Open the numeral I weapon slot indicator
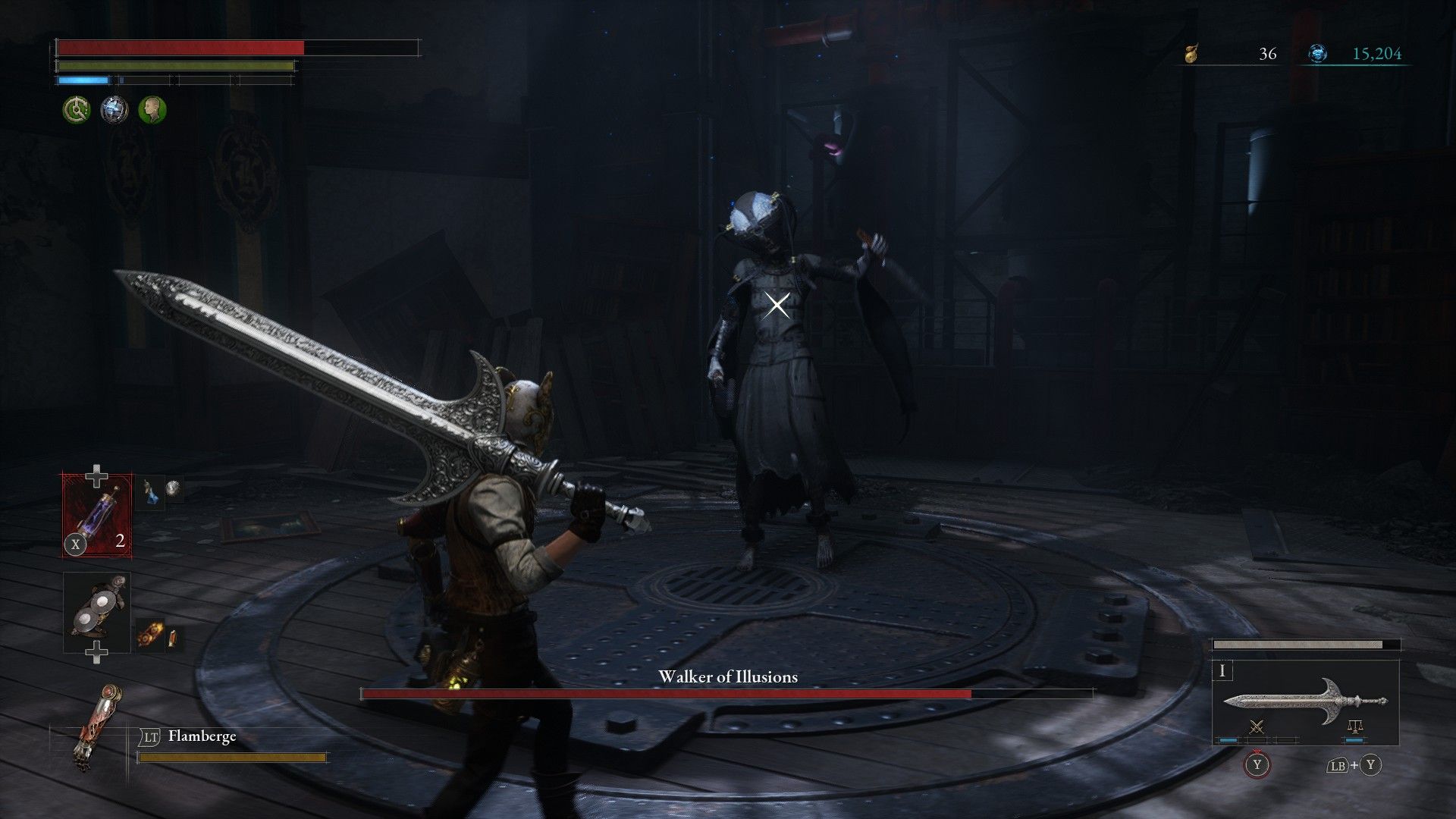This screenshot has width=1456, height=819. (x=1222, y=671)
